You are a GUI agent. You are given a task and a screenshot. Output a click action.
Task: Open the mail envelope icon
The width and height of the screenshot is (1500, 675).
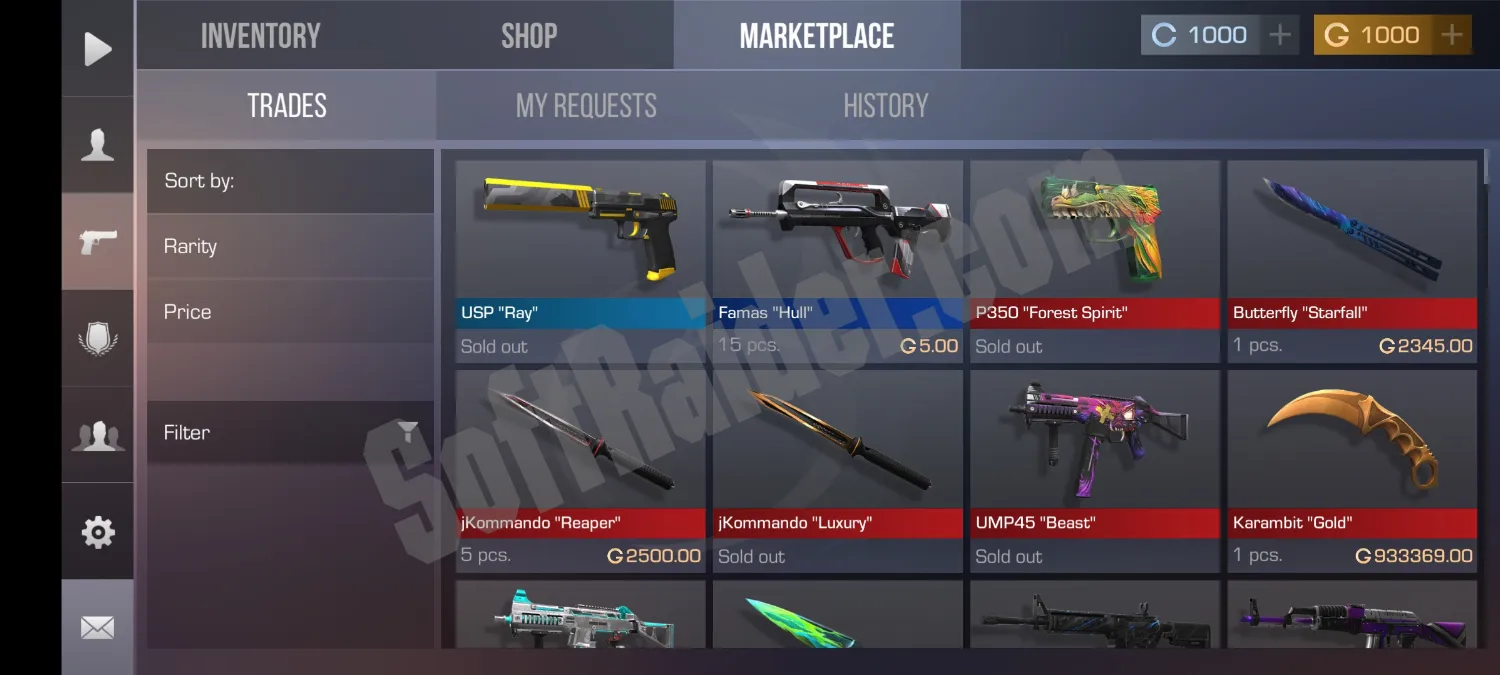97,627
